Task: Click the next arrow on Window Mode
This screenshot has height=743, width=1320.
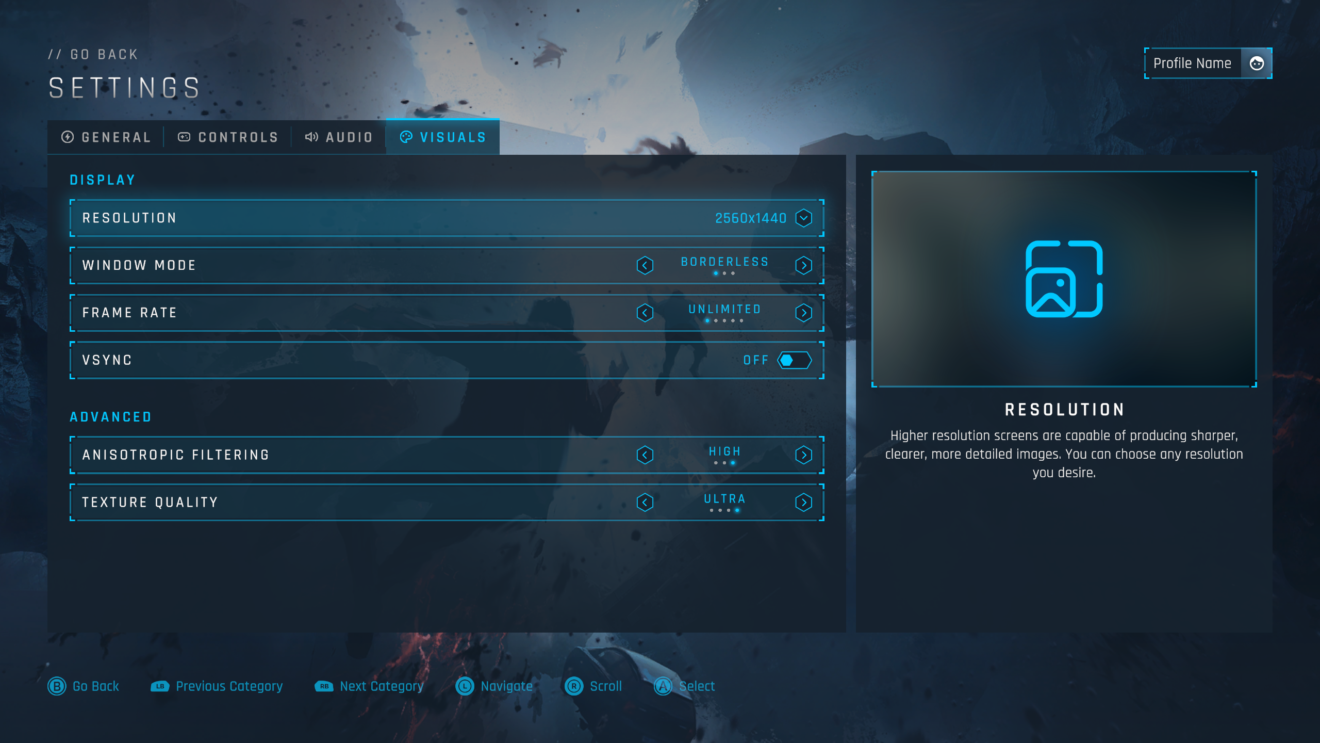Action: pyautogui.click(x=803, y=265)
